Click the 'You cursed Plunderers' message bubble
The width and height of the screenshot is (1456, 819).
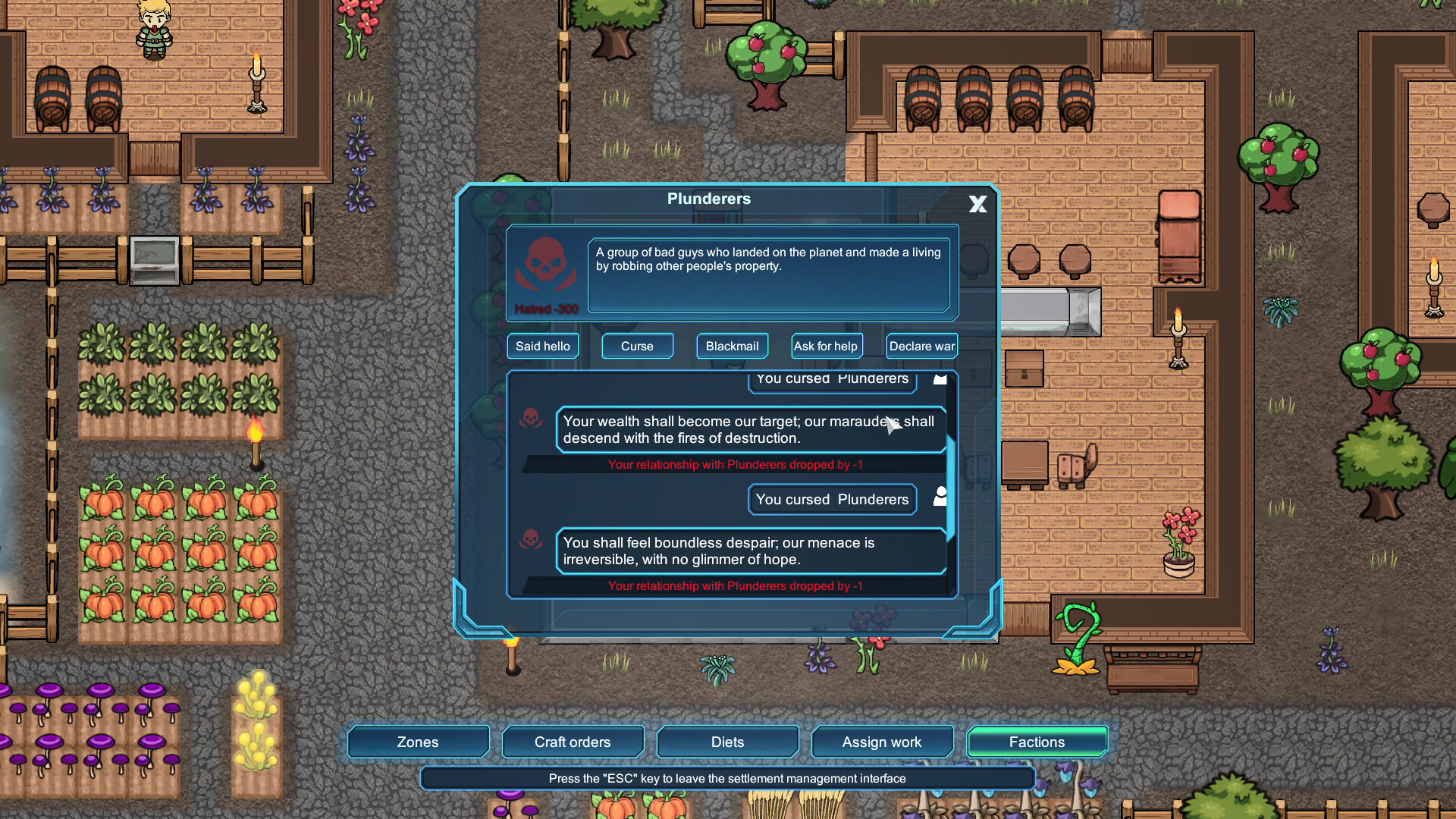tap(832, 499)
